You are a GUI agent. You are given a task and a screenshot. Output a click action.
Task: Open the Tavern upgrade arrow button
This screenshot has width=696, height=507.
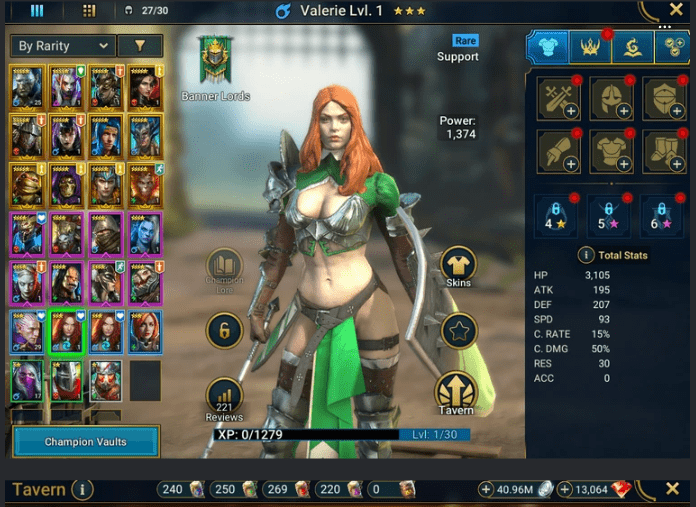[455, 392]
